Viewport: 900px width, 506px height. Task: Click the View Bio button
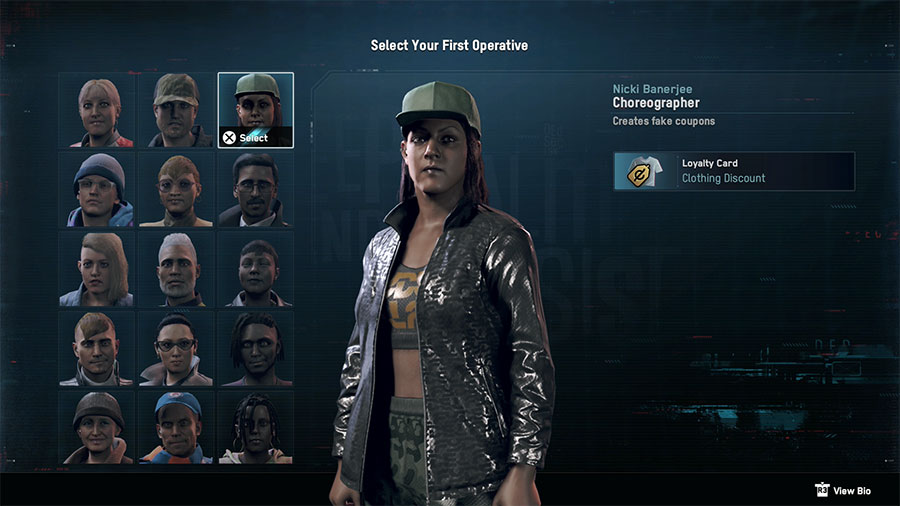tap(846, 490)
